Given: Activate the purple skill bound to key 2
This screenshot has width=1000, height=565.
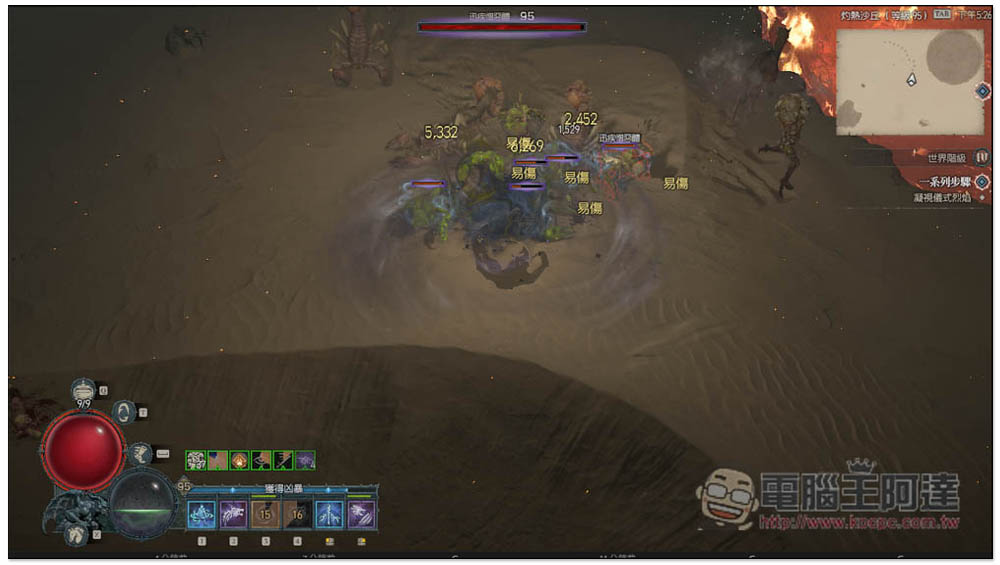Looking at the screenshot, I should tap(233, 515).
